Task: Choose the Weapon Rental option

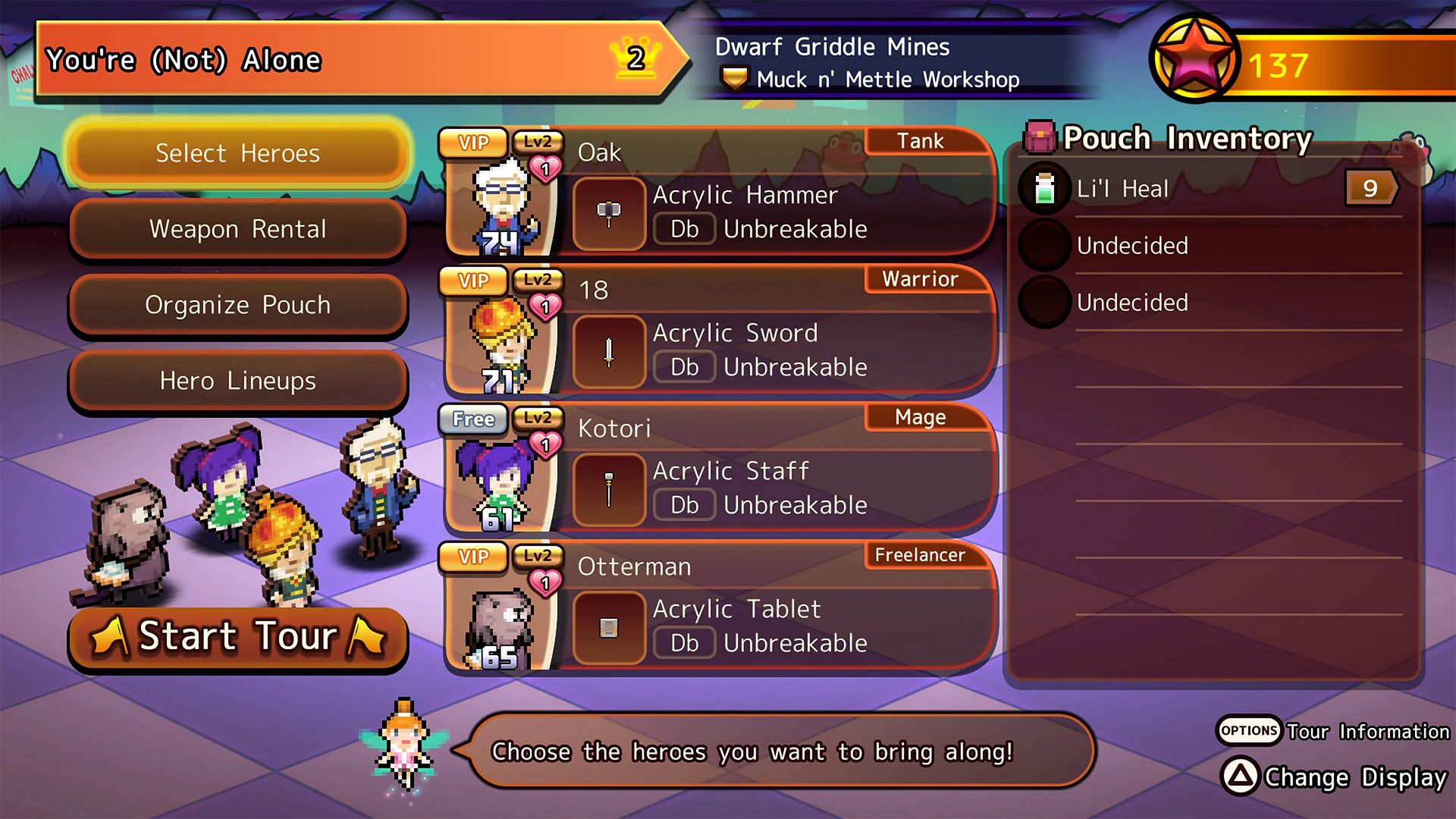Action: [238, 229]
